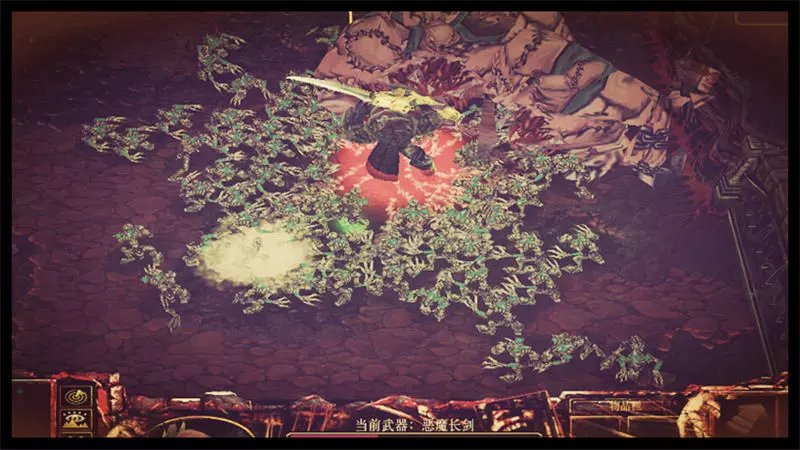This screenshot has height=450, width=800.
Task: Select the 物品 inventory panel header
Action: click(x=622, y=406)
